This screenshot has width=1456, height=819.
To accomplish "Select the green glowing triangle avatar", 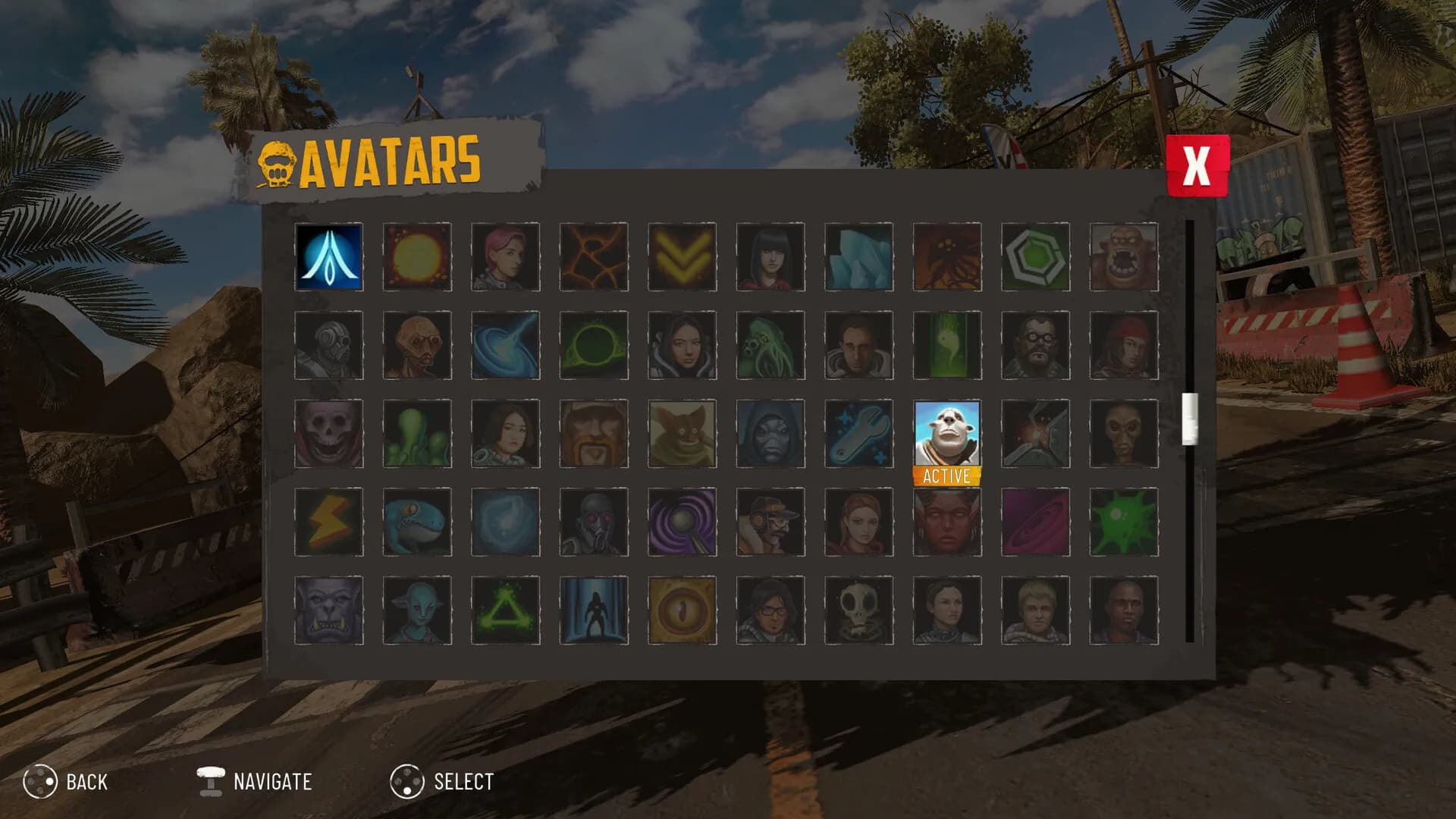I will [505, 610].
